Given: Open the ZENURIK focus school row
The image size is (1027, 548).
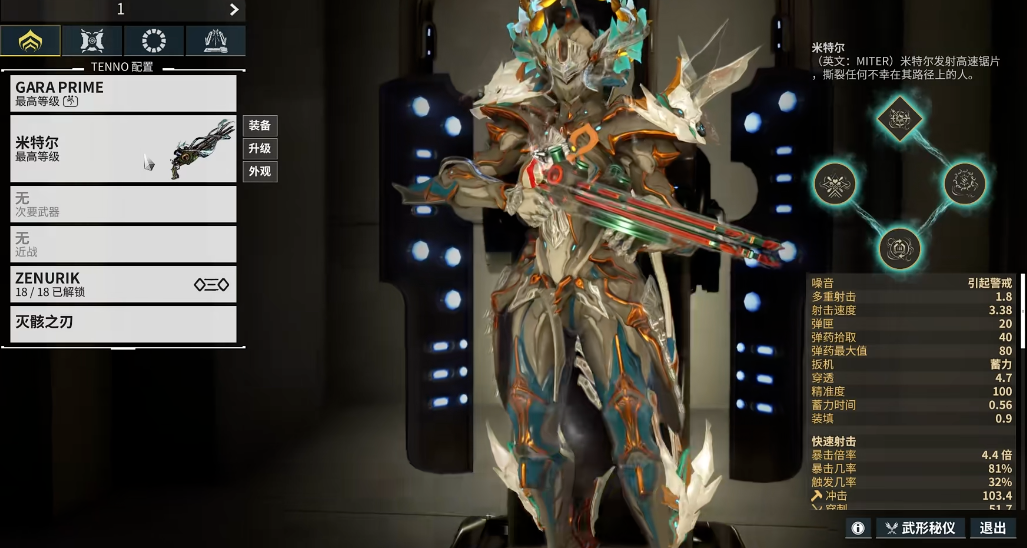Looking at the screenshot, I should [x=124, y=284].
